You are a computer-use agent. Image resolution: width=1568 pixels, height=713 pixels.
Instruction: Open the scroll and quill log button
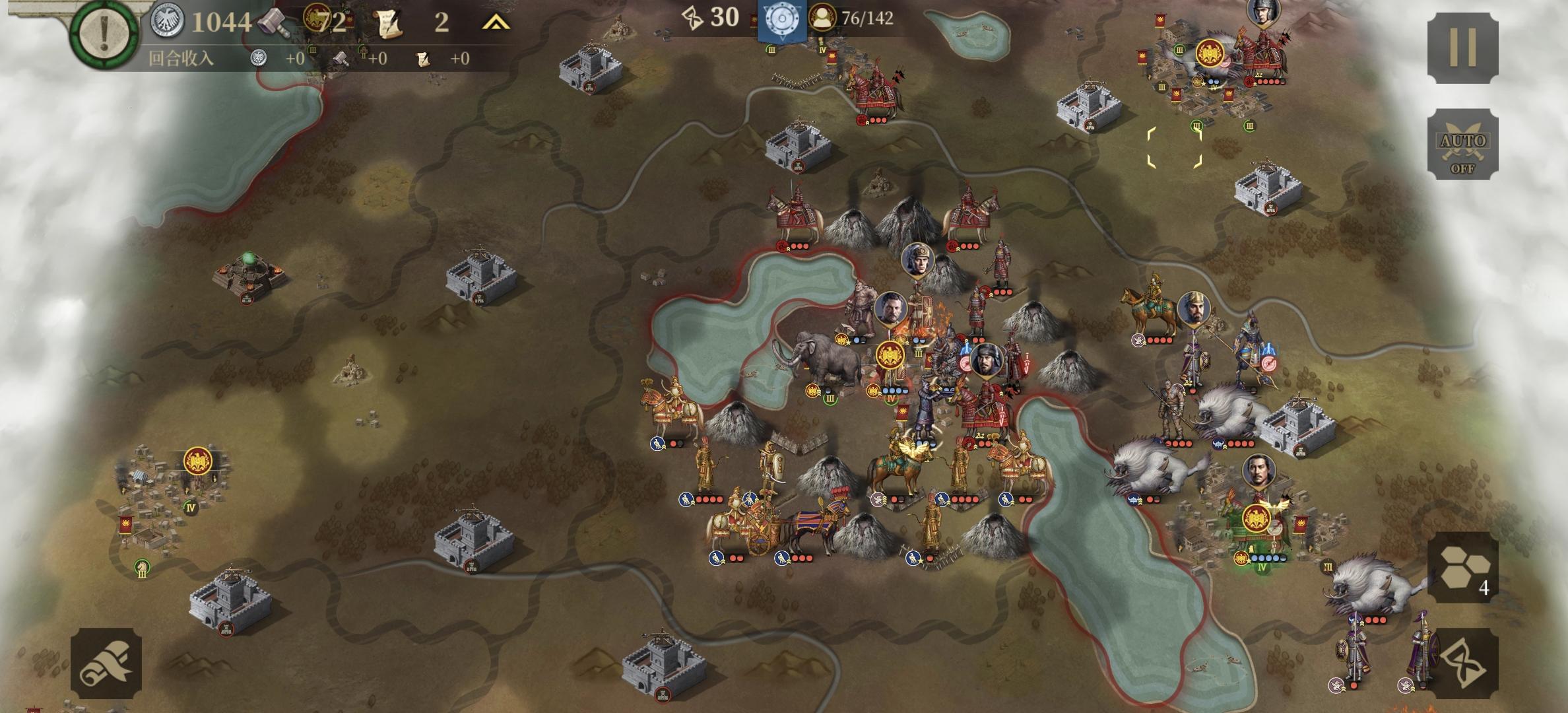pos(106,663)
